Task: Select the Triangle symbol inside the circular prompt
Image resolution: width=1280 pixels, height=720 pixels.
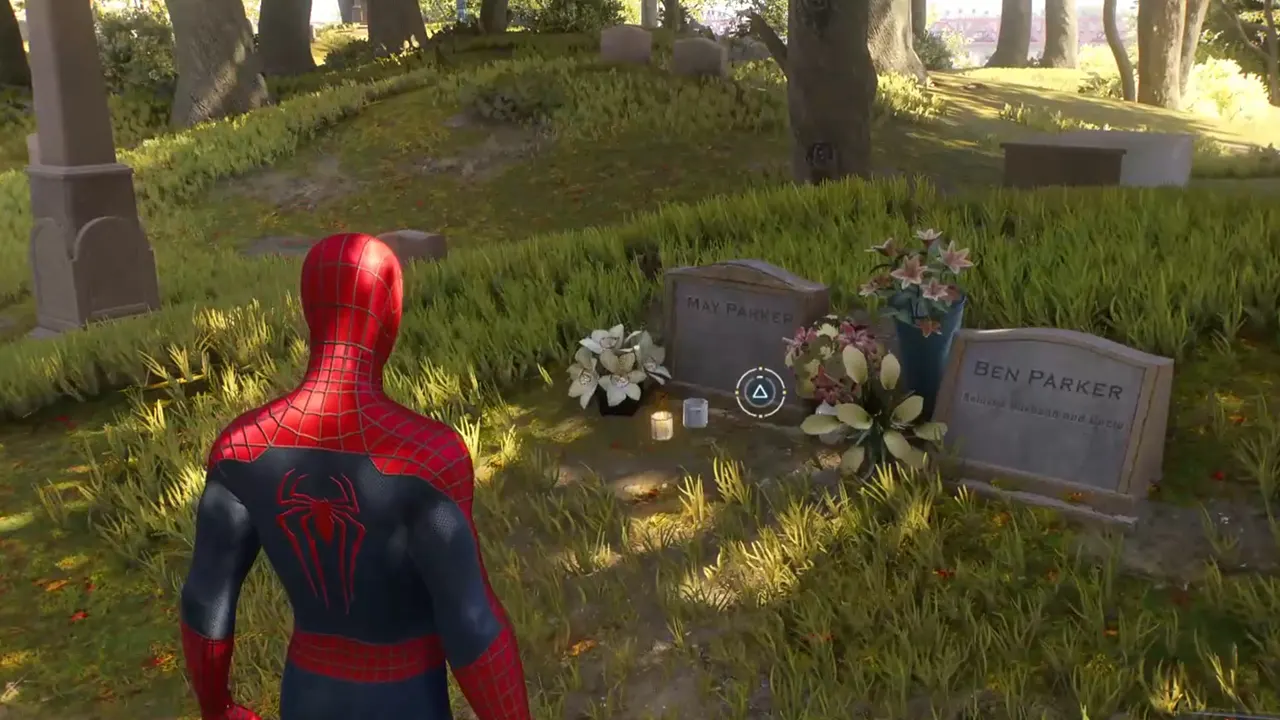Action: coord(760,393)
